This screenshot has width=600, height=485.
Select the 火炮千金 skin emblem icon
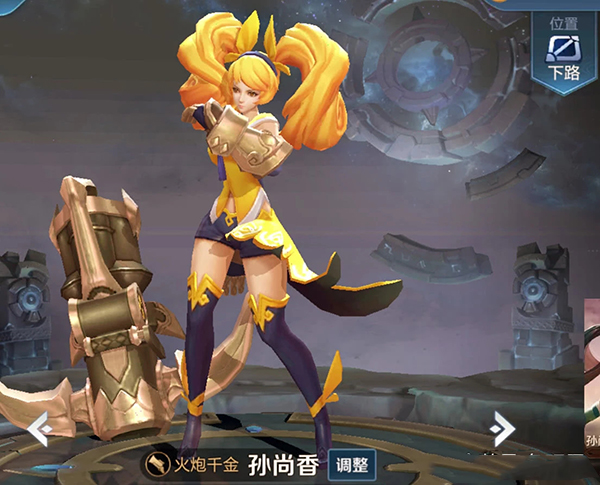pos(157,465)
